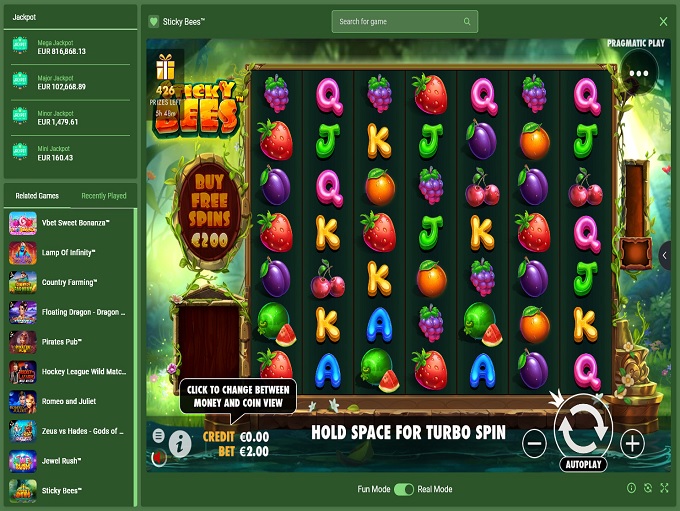Close the game with the X button
The image size is (680, 511).
click(x=663, y=21)
